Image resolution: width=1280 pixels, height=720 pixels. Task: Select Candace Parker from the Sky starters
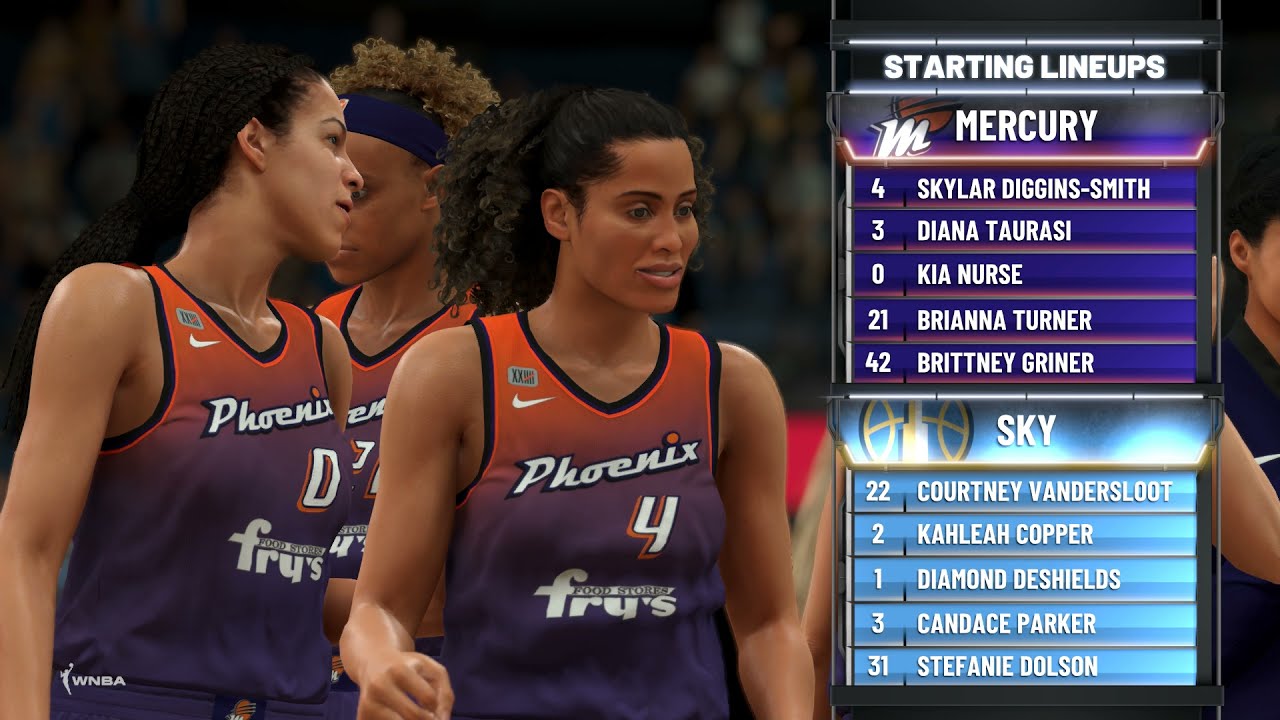point(1025,624)
